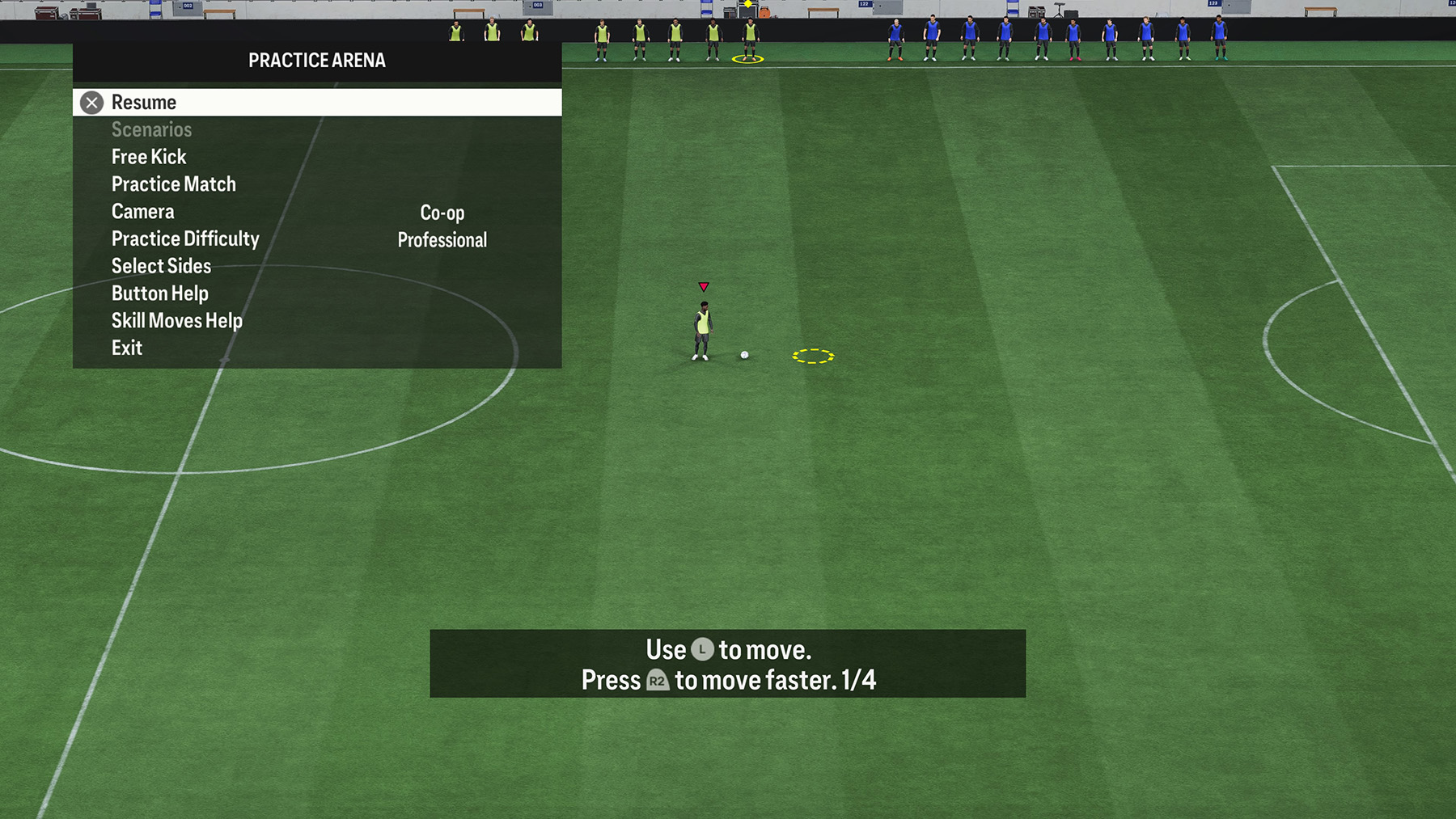Image resolution: width=1456 pixels, height=819 pixels.
Task: Choose Exit at the bottom of the menu
Action: [127, 347]
